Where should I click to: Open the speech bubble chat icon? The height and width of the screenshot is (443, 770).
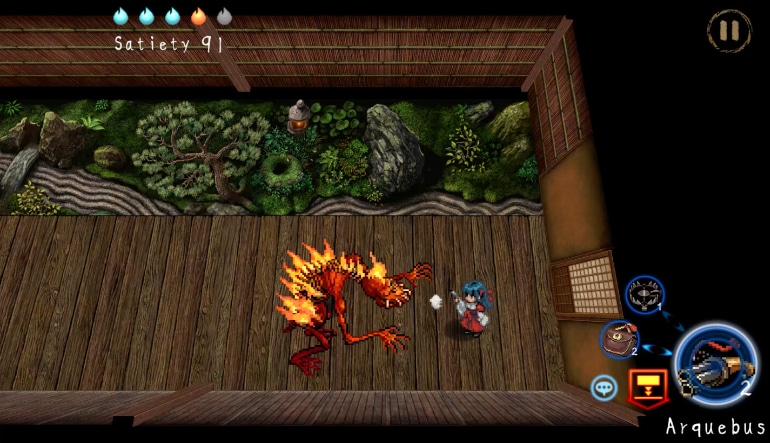[x=604, y=388]
